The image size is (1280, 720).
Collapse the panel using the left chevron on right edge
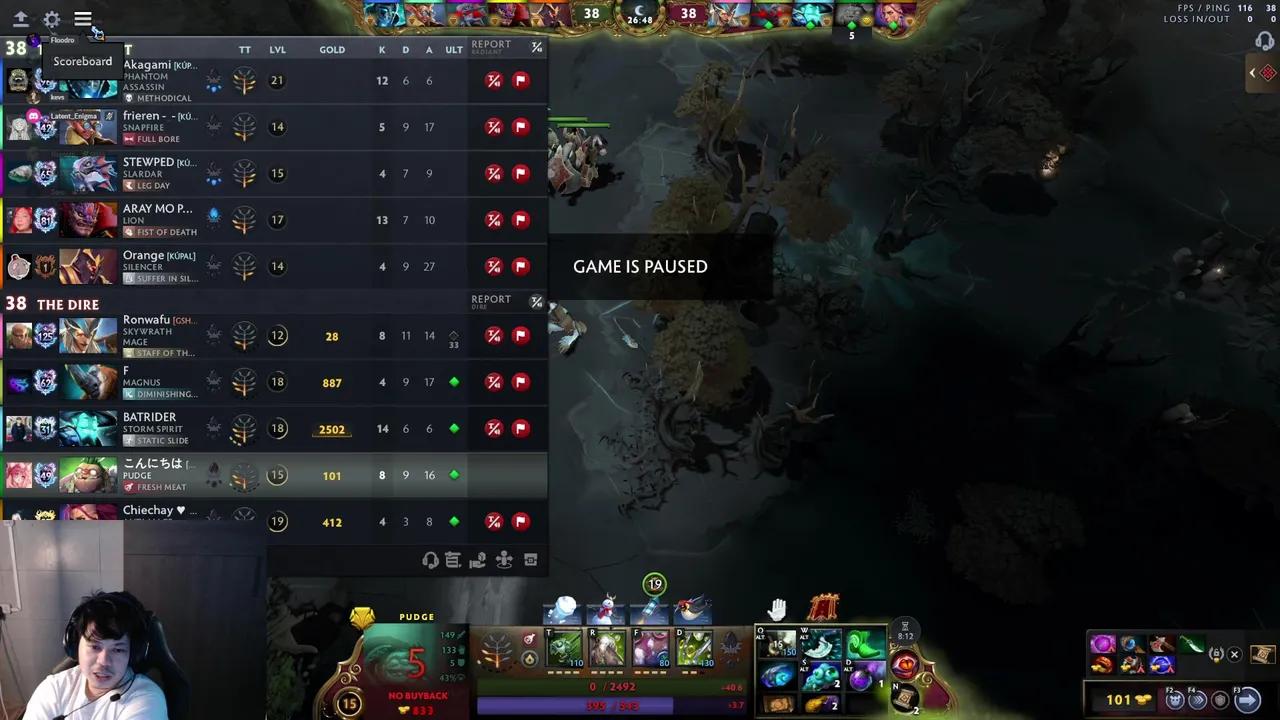[1252, 73]
